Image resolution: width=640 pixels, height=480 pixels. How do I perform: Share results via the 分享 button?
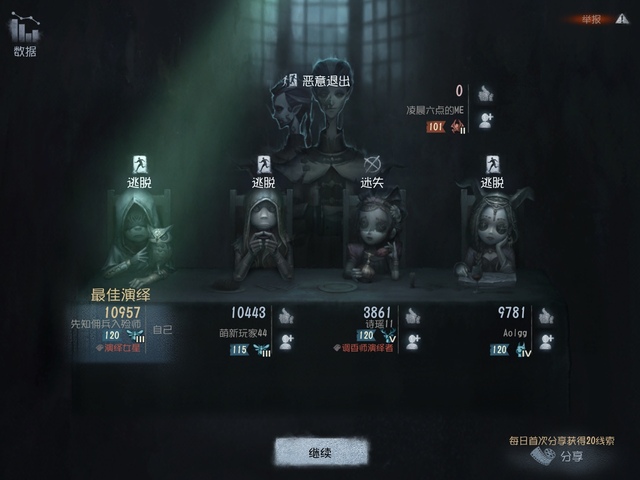coord(558,456)
